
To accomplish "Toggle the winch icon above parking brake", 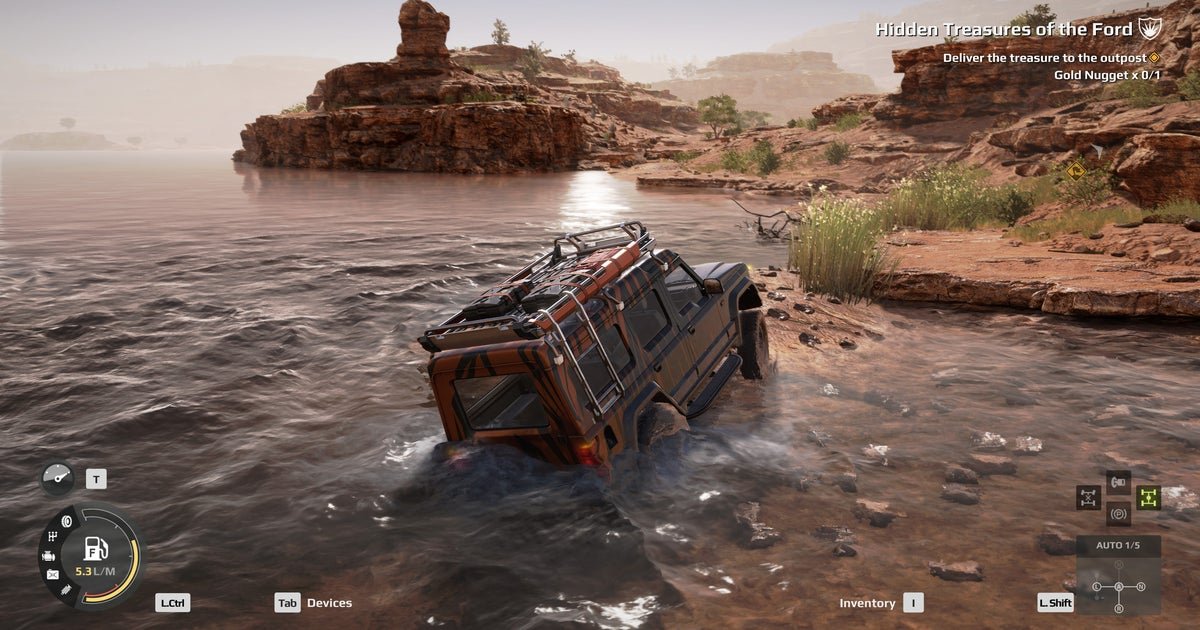I will tap(1119, 482).
